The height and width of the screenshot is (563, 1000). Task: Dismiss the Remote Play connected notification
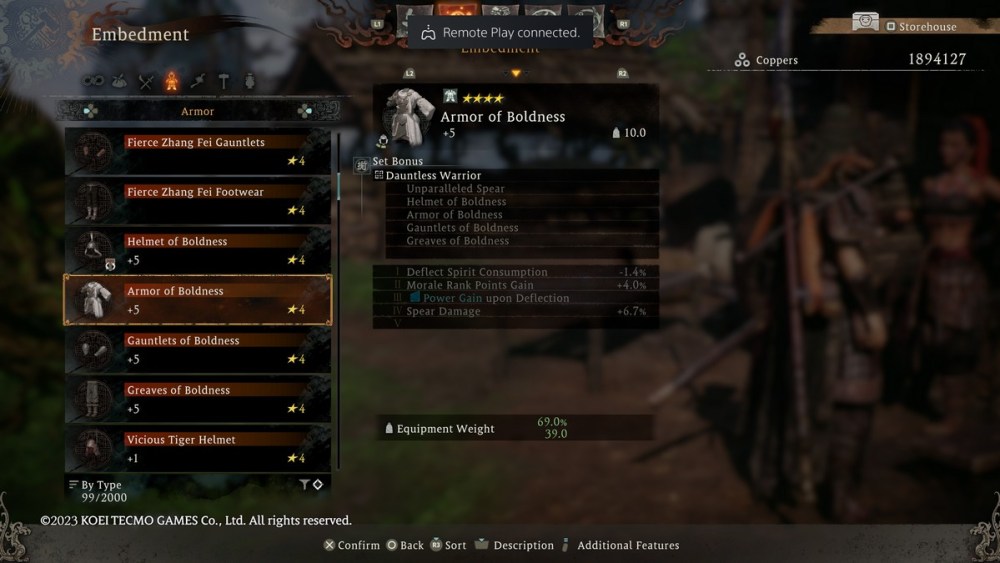[499, 33]
